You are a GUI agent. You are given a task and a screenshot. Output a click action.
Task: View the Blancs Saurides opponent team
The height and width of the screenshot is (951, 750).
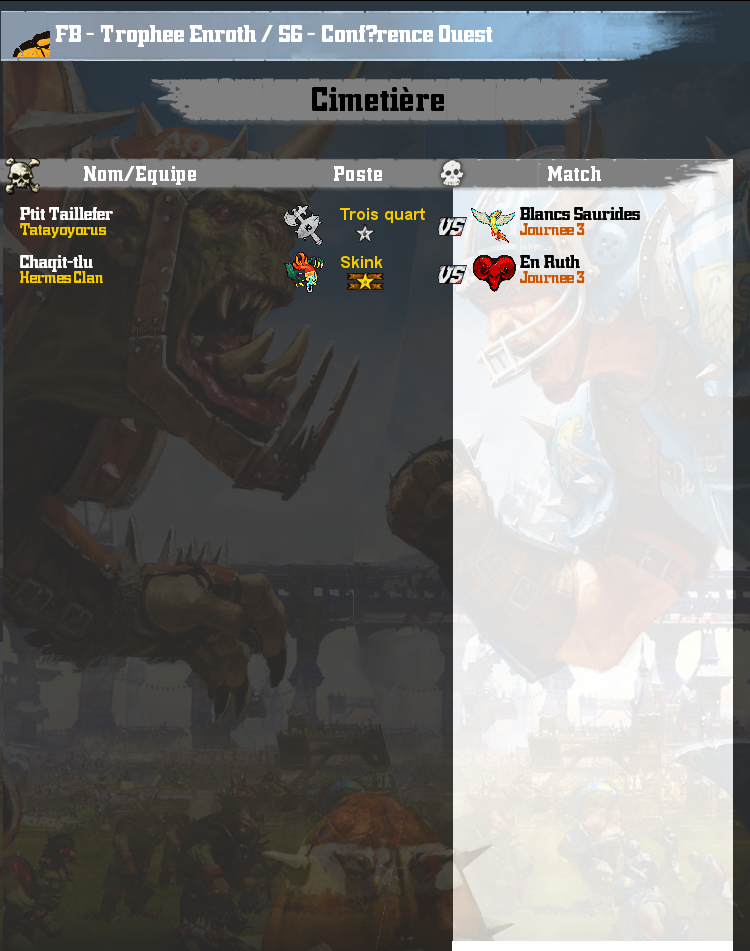[579, 214]
